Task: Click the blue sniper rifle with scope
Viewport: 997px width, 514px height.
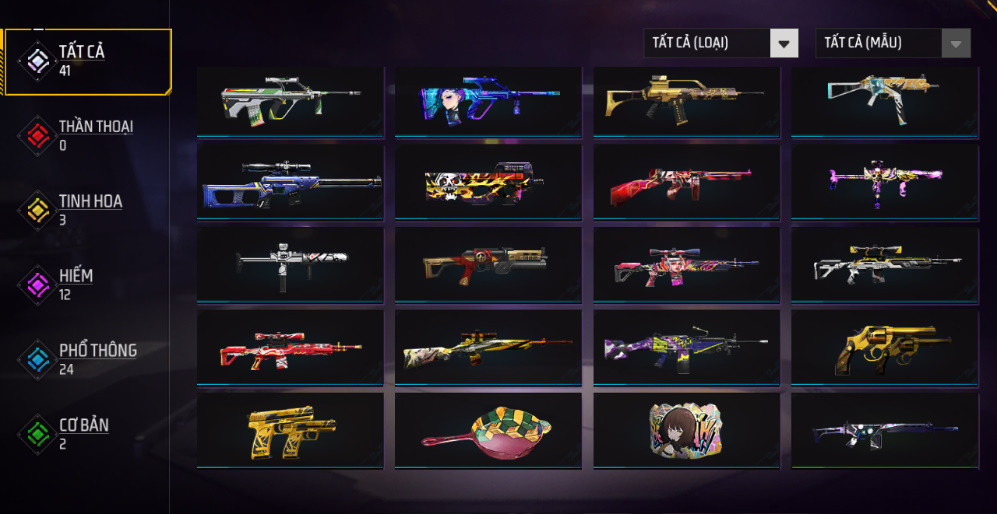Action: point(290,182)
